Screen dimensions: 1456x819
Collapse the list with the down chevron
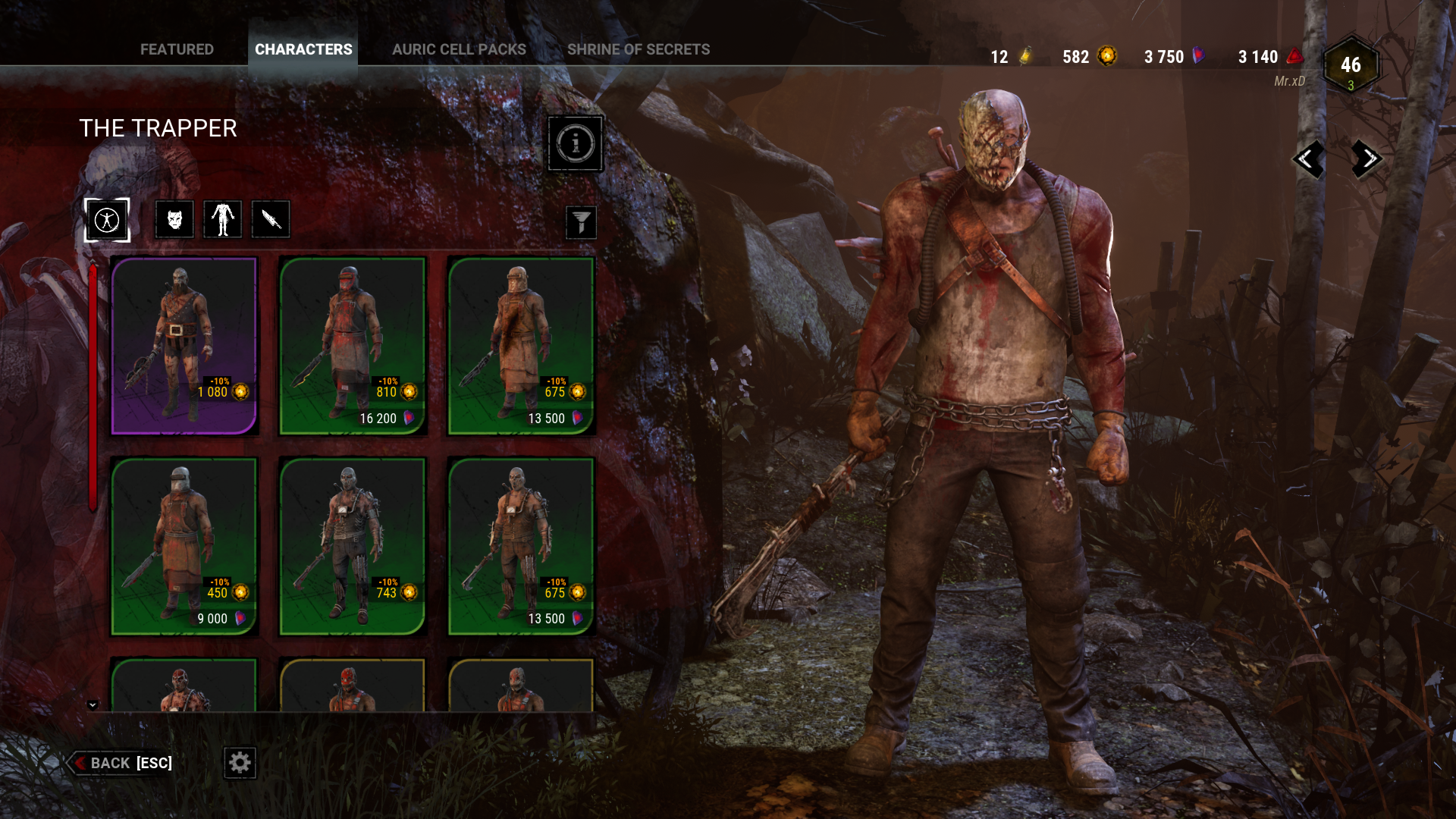[x=93, y=704]
